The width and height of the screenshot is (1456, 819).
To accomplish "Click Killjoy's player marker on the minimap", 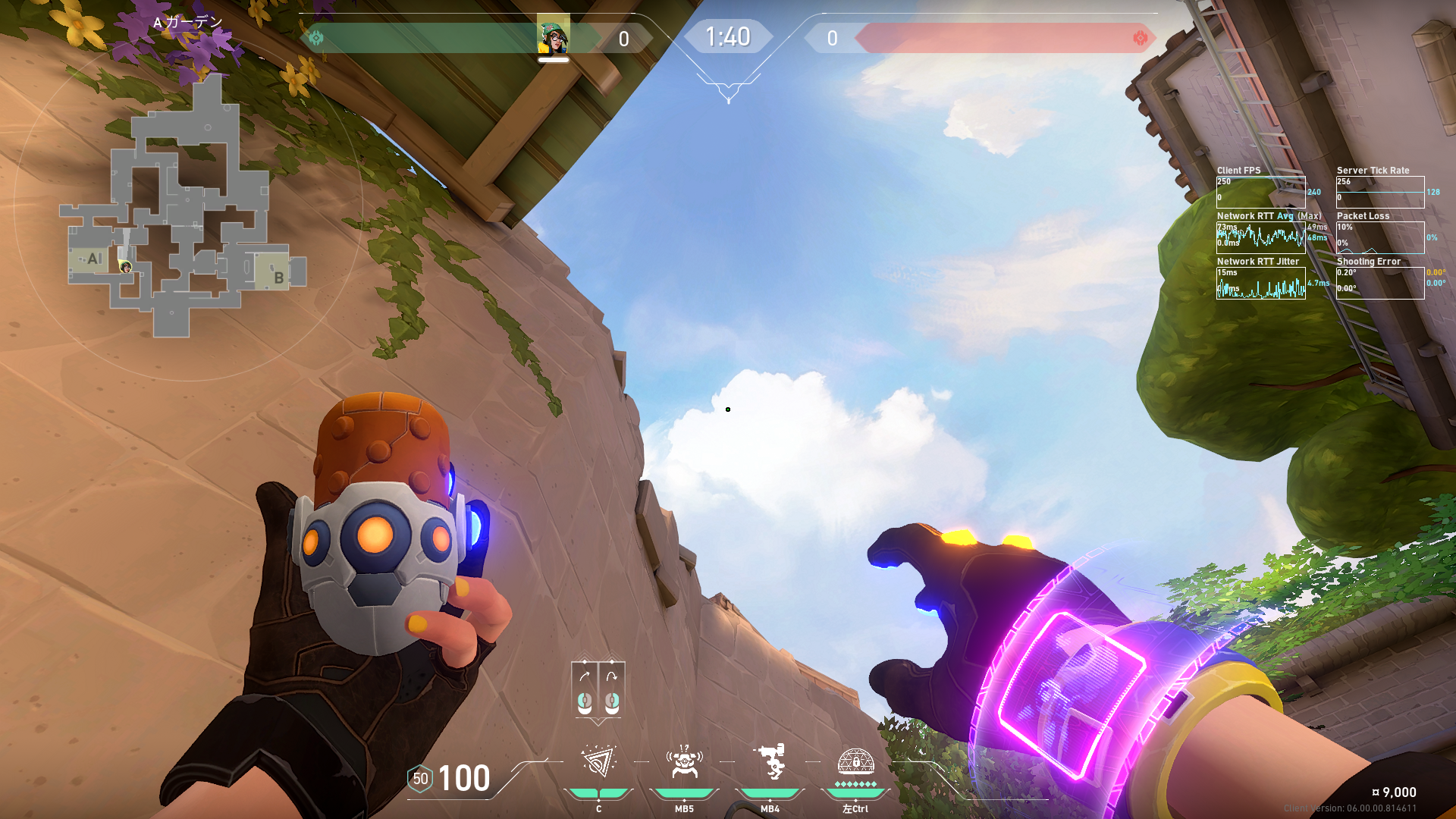I will point(126,267).
